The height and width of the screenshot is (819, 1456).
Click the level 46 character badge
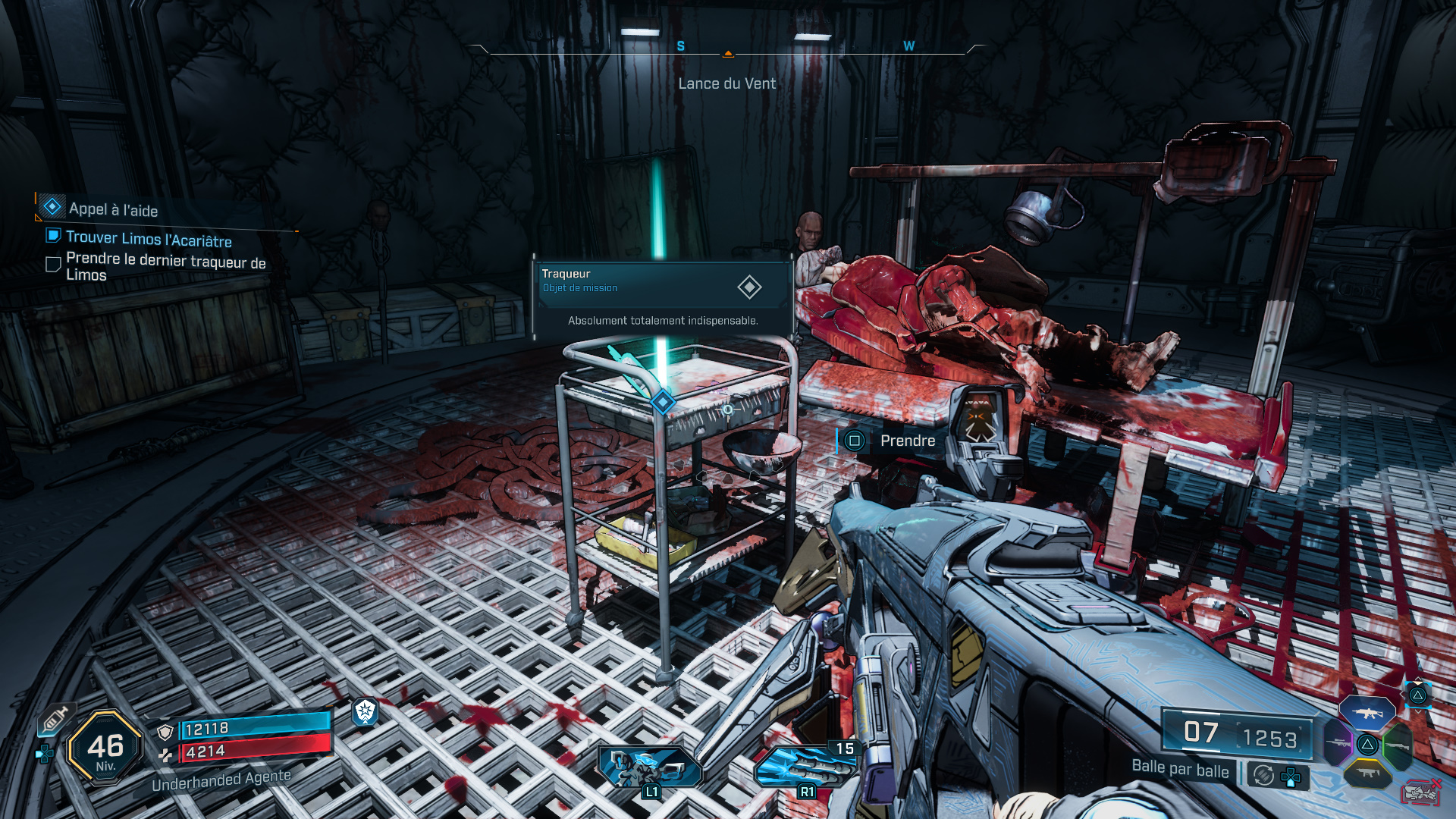pyautogui.click(x=105, y=748)
